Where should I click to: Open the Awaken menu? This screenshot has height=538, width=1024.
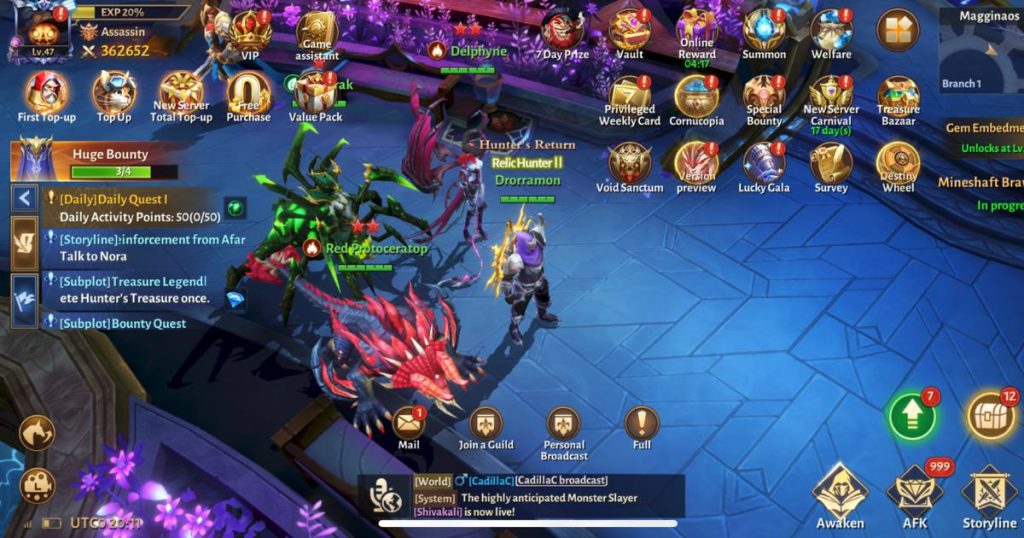click(839, 491)
